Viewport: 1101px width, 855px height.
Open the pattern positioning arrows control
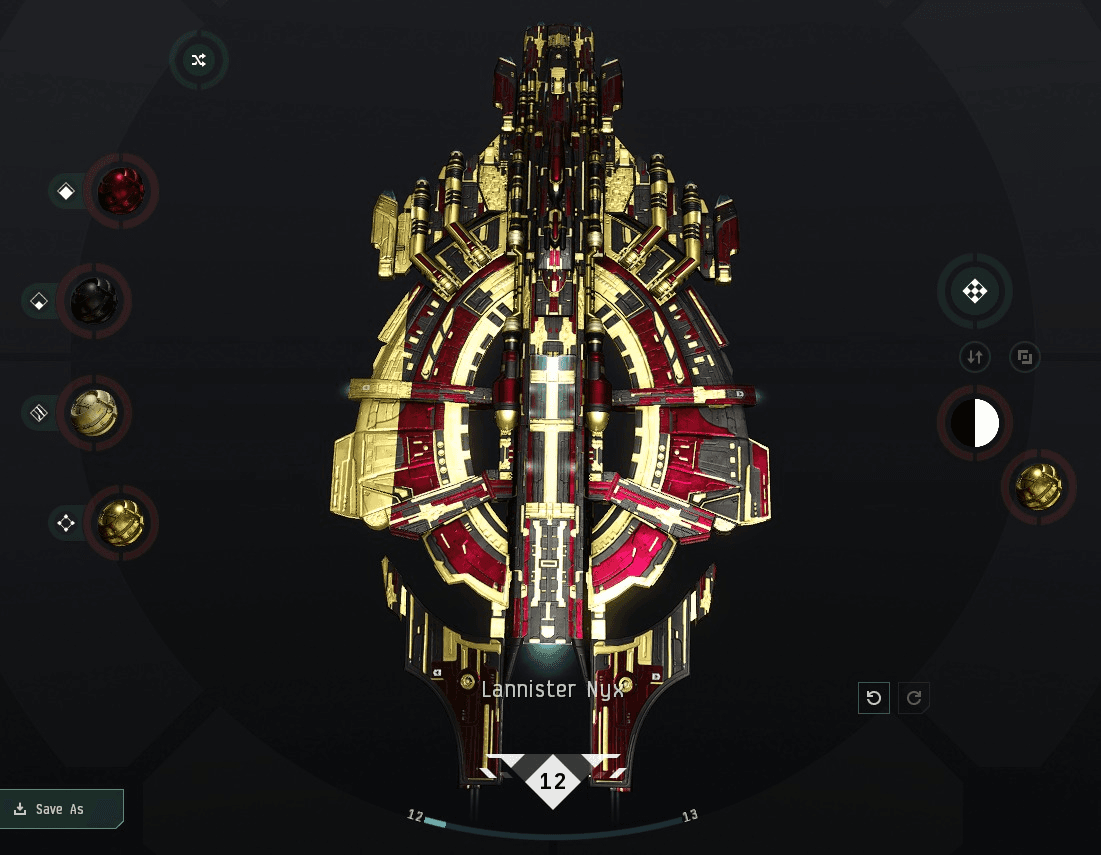(x=974, y=292)
